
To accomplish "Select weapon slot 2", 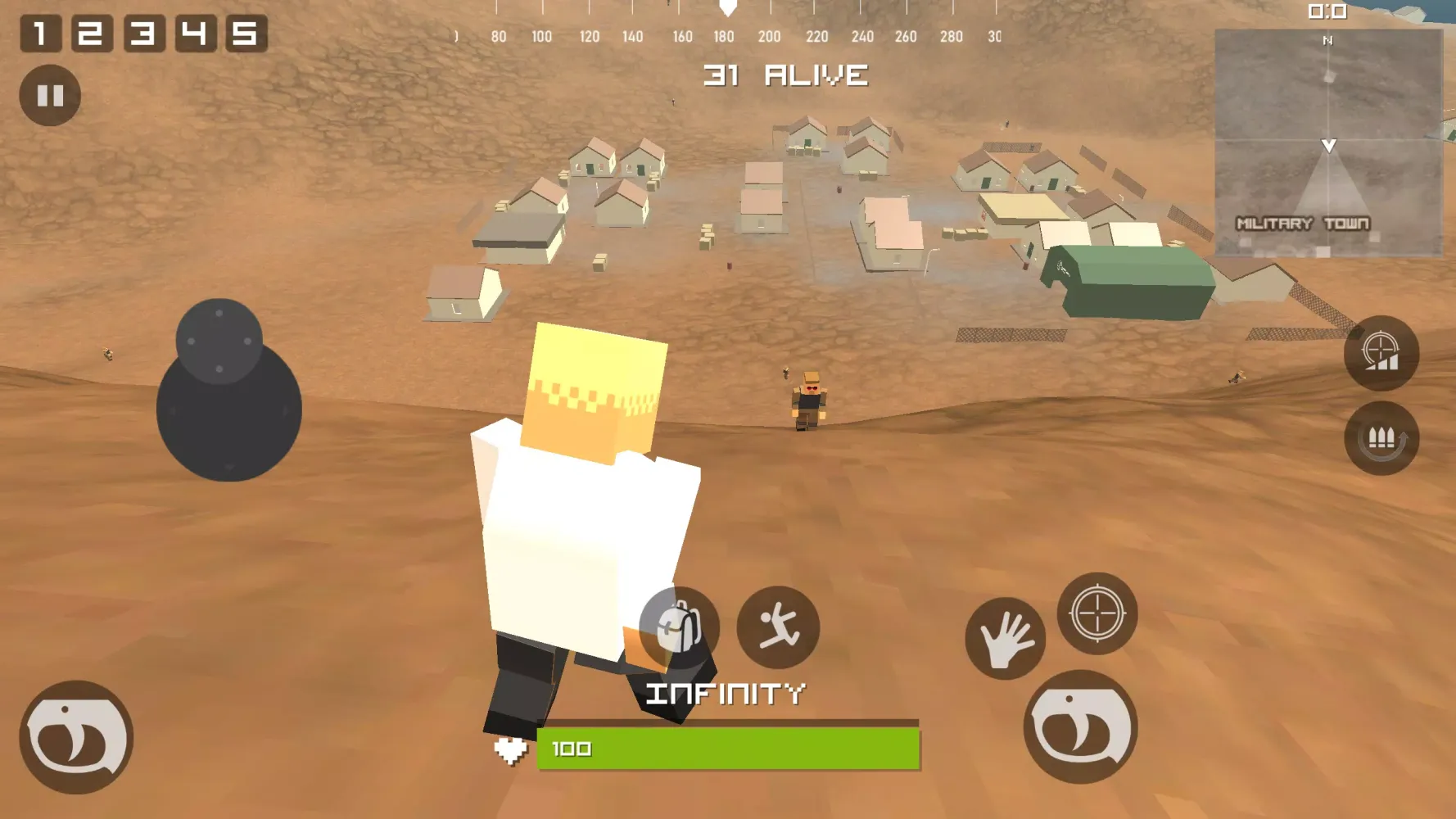I will [x=92, y=34].
